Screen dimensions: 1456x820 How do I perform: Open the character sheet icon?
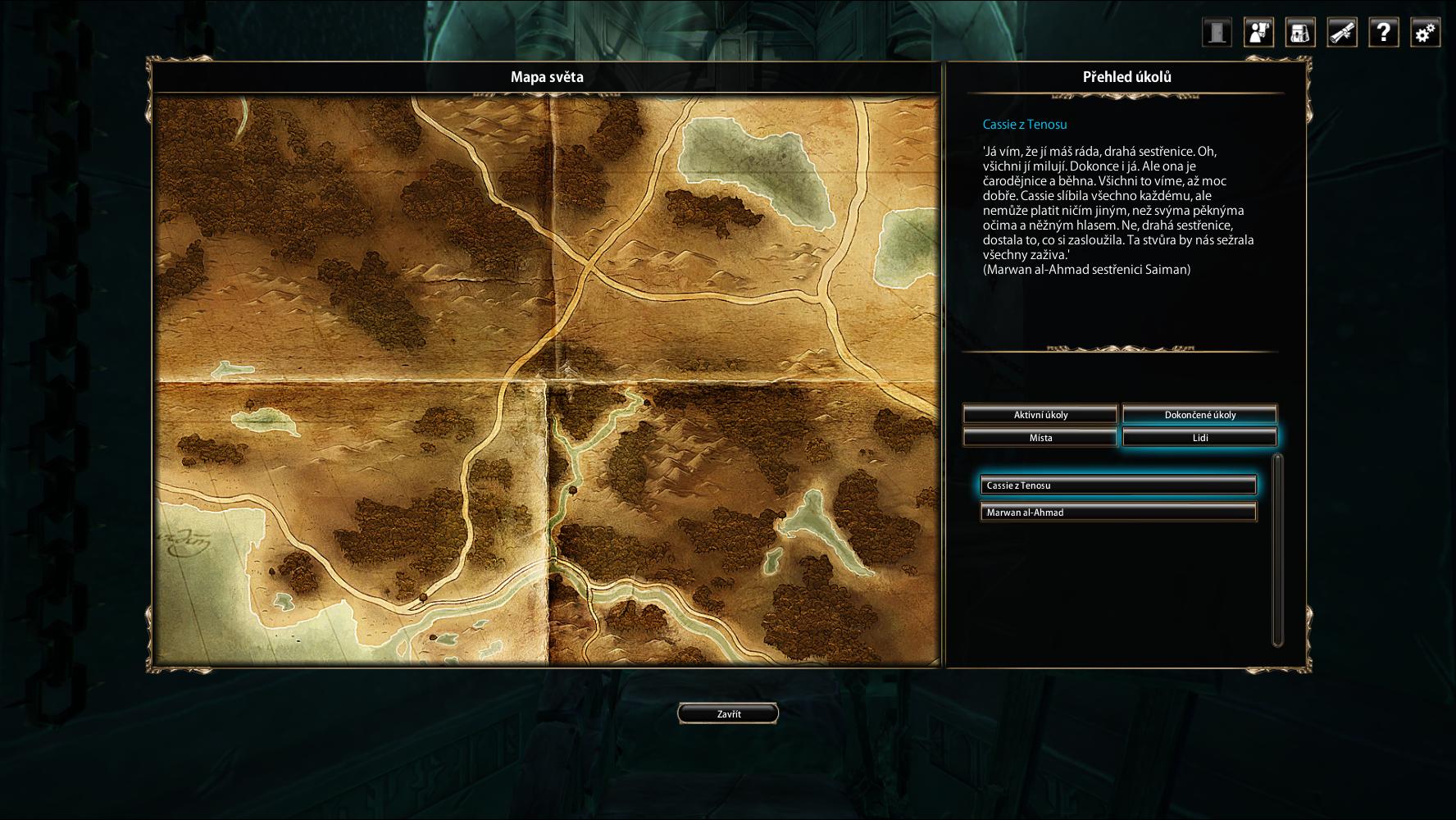point(1258,33)
